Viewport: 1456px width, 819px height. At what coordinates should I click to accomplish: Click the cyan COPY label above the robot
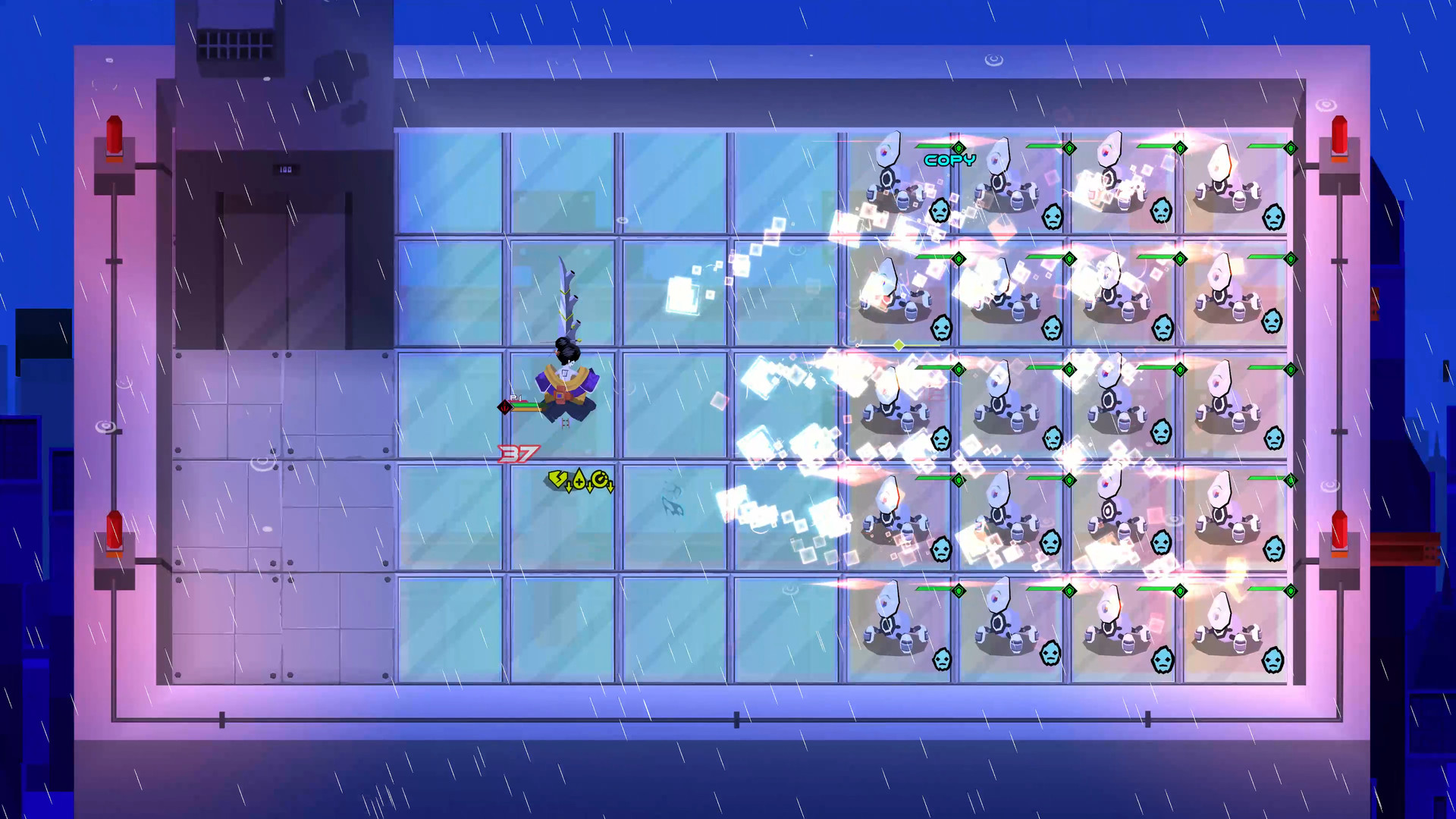coord(949,159)
